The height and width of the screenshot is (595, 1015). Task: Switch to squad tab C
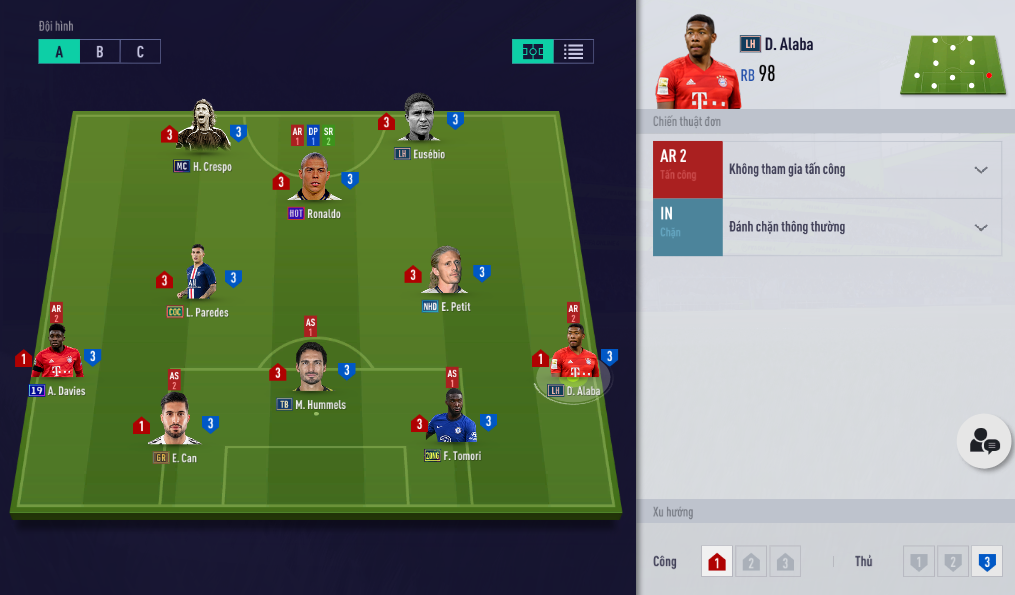[140, 52]
